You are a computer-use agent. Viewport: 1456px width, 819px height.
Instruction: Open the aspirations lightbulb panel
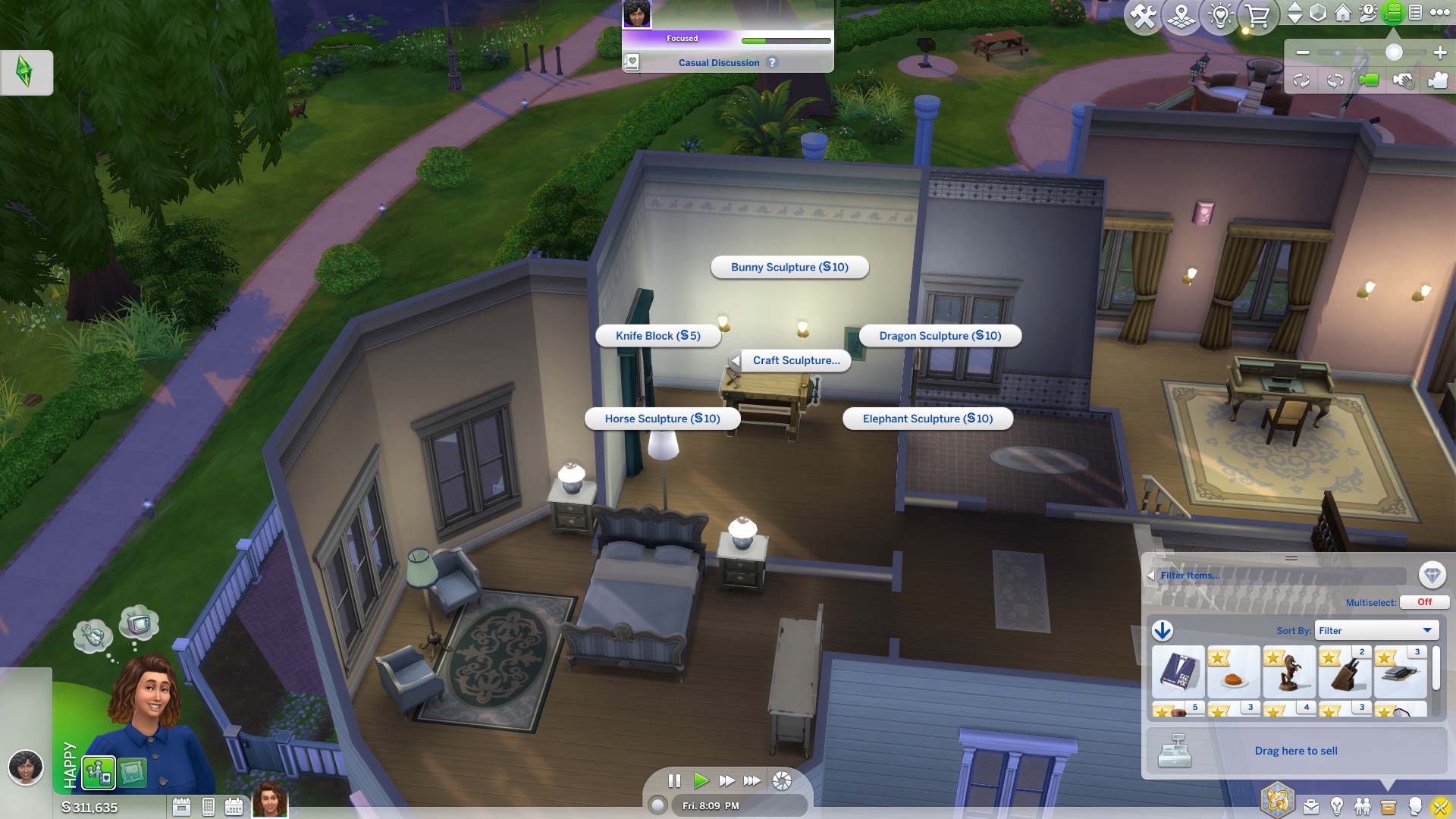click(x=1338, y=807)
